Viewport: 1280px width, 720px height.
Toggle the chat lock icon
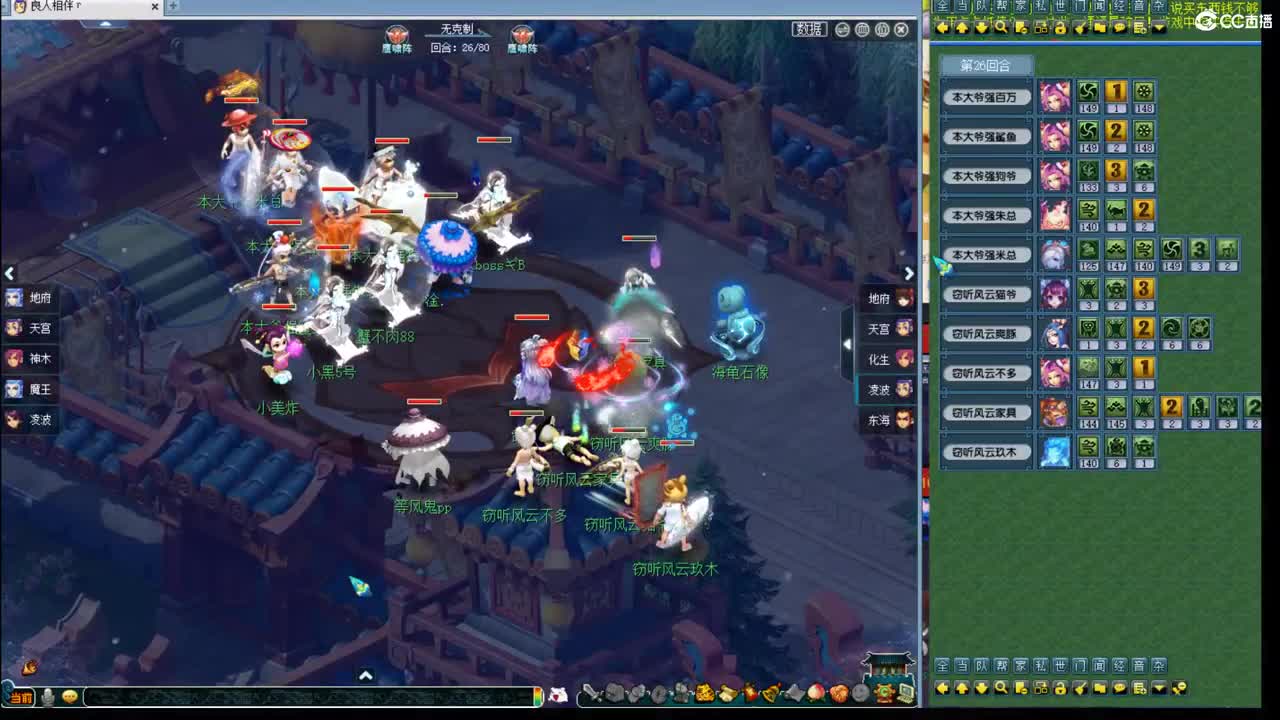tap(1062, 688)
